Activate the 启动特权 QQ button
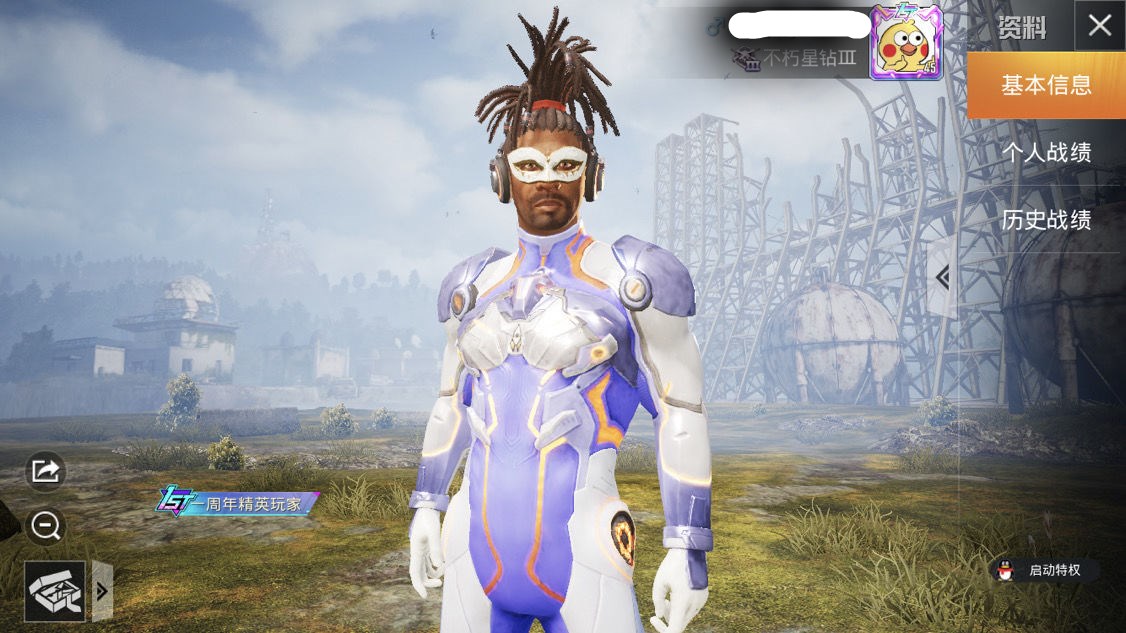The height and width of the screenshot is (633, 1126). click(x=1044, y=571)
